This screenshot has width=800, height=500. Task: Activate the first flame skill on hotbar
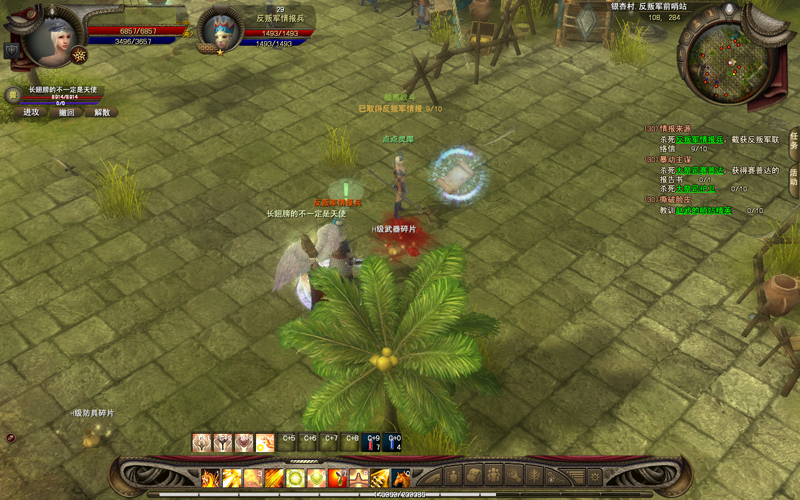(210, 478)
